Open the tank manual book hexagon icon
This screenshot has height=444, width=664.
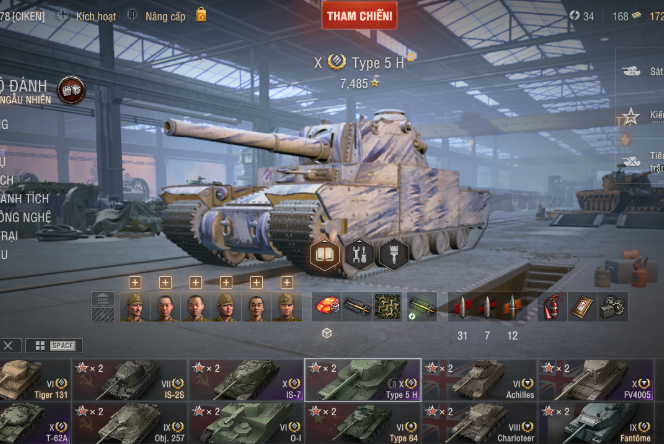[x=325, y=254]
